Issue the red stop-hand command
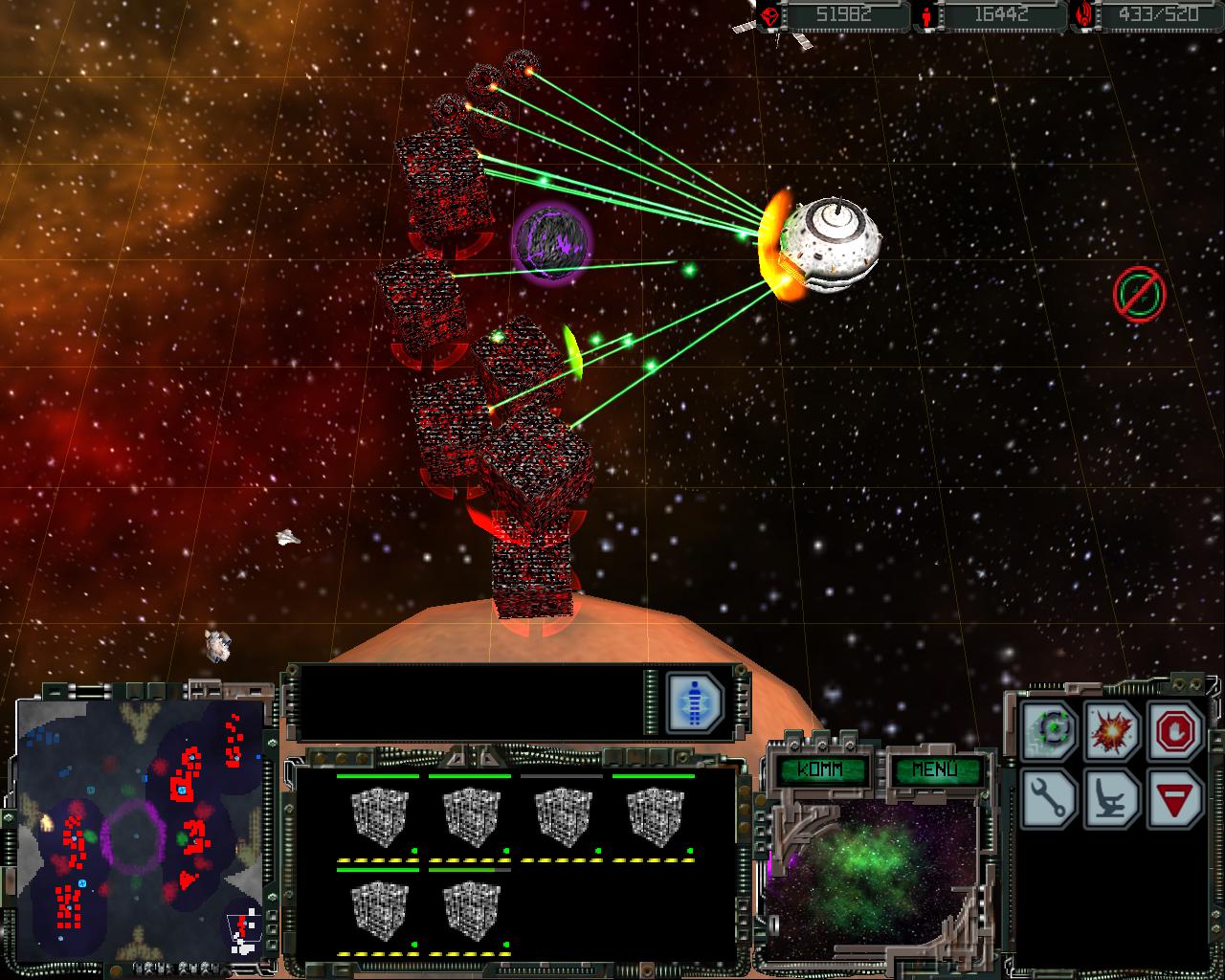 pyautogui.click(x=1174, y=730)
